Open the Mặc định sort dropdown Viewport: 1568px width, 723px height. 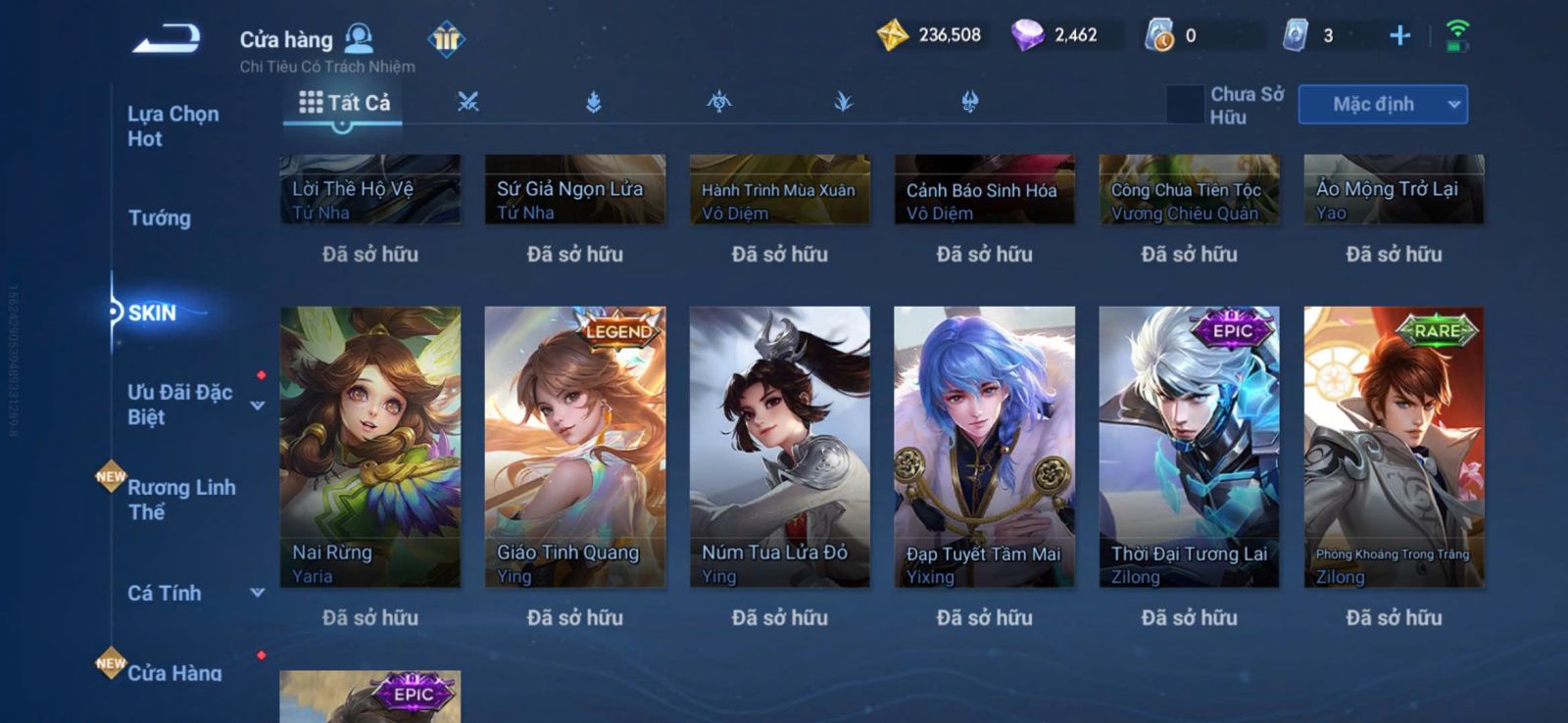click(1382, 105)
